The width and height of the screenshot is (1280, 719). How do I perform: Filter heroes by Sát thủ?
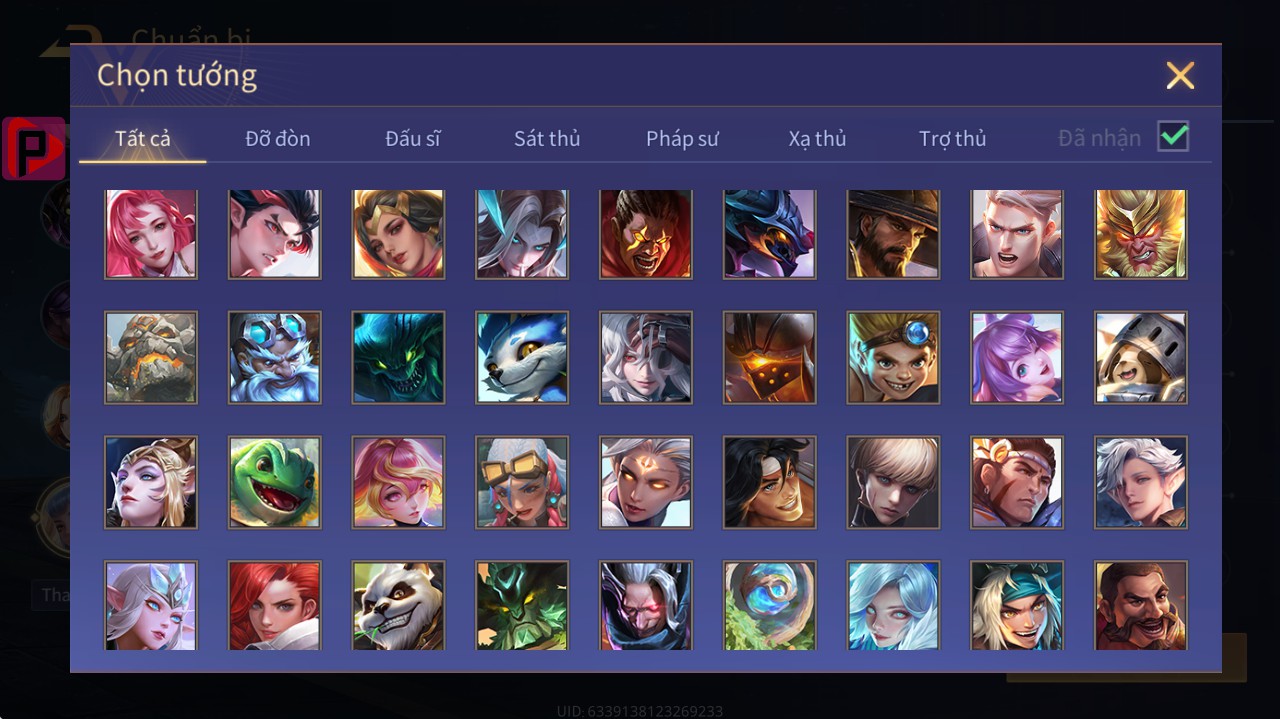point(547,138)
